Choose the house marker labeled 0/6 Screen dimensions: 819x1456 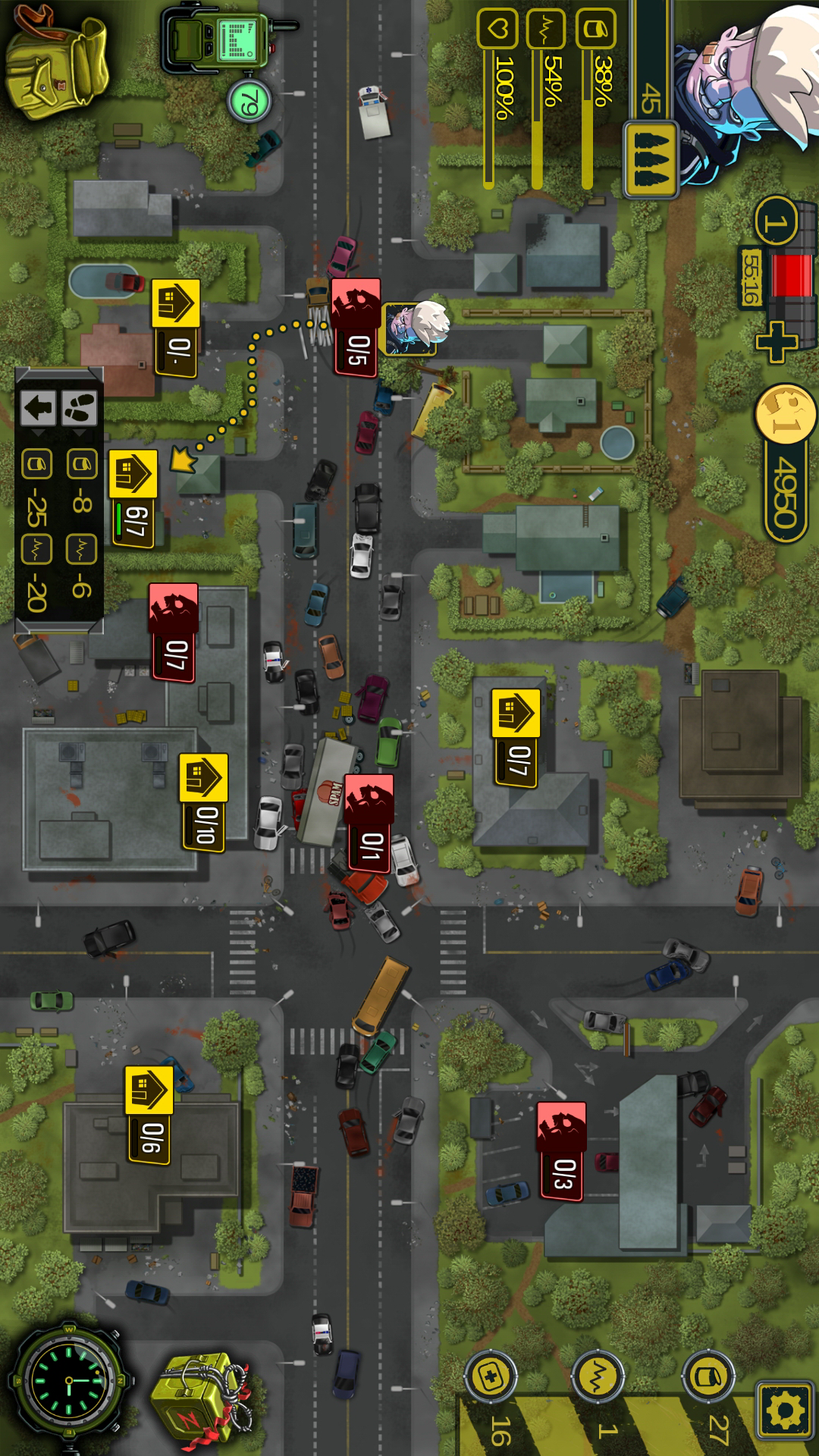click(x=149, y=1115)
